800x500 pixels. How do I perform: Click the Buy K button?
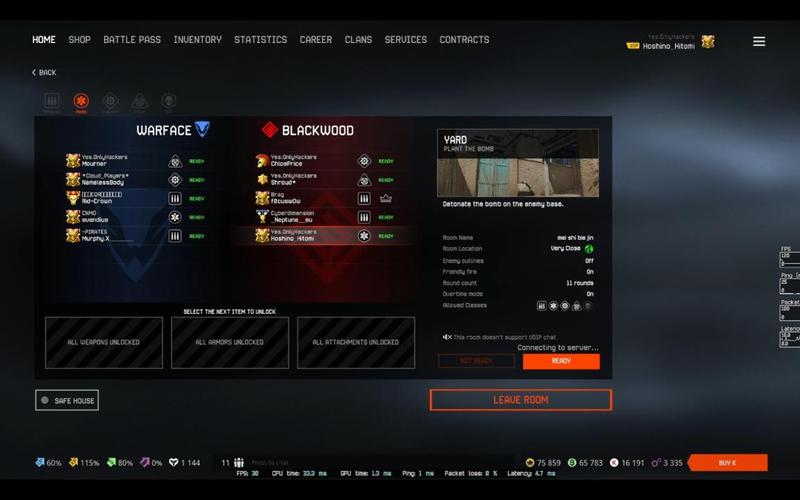[727, 463]
